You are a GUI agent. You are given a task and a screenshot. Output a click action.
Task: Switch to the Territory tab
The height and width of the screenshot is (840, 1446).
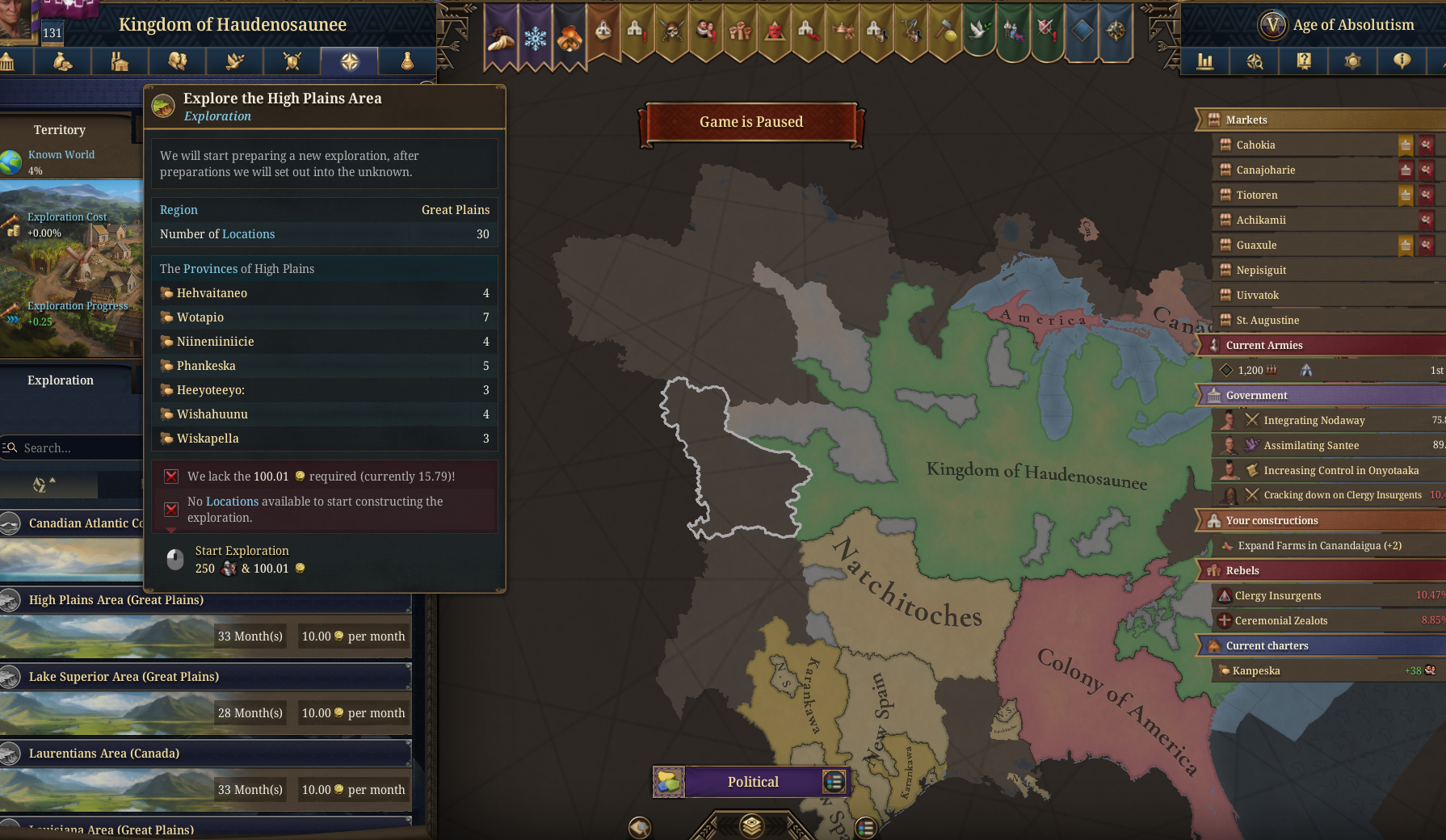(61, 129)
